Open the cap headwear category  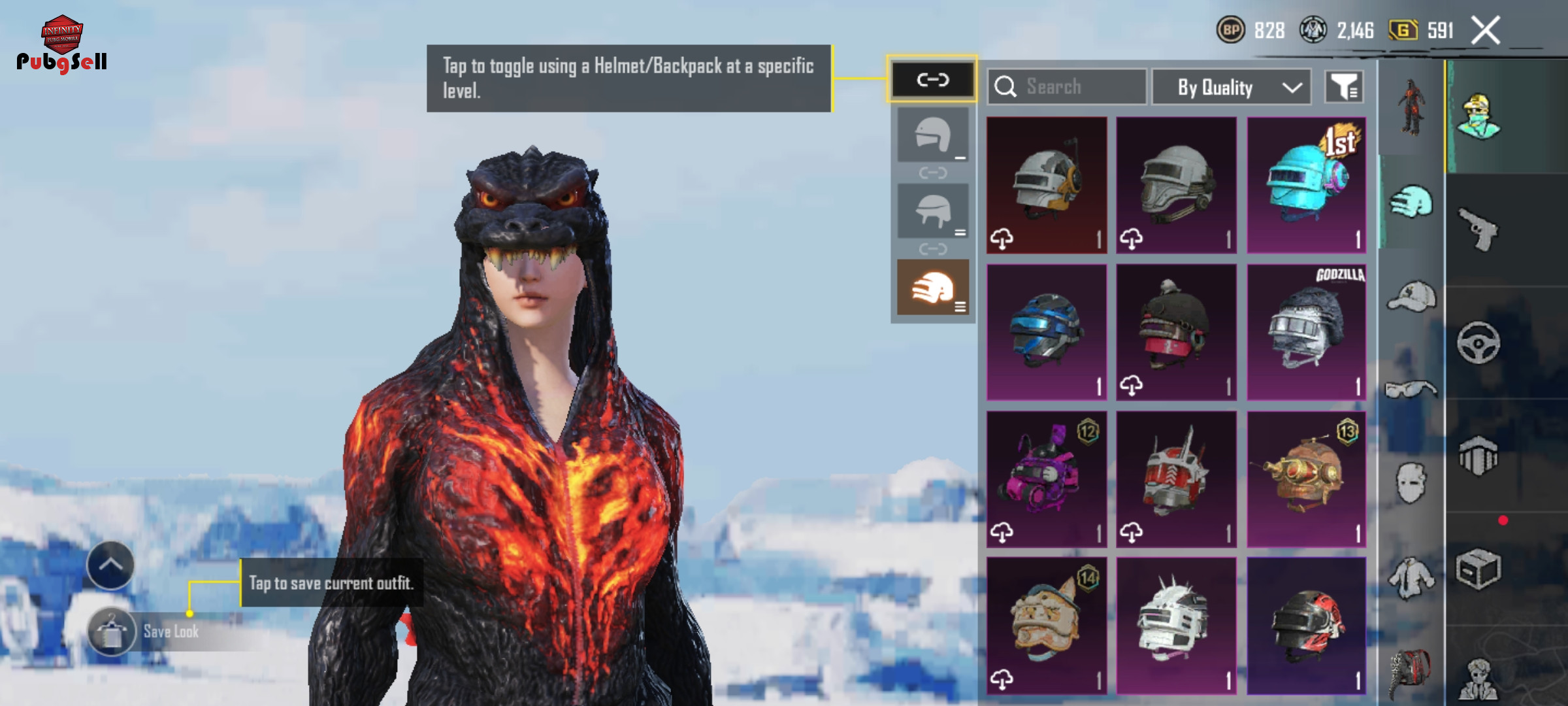(x=1412, y=296)
